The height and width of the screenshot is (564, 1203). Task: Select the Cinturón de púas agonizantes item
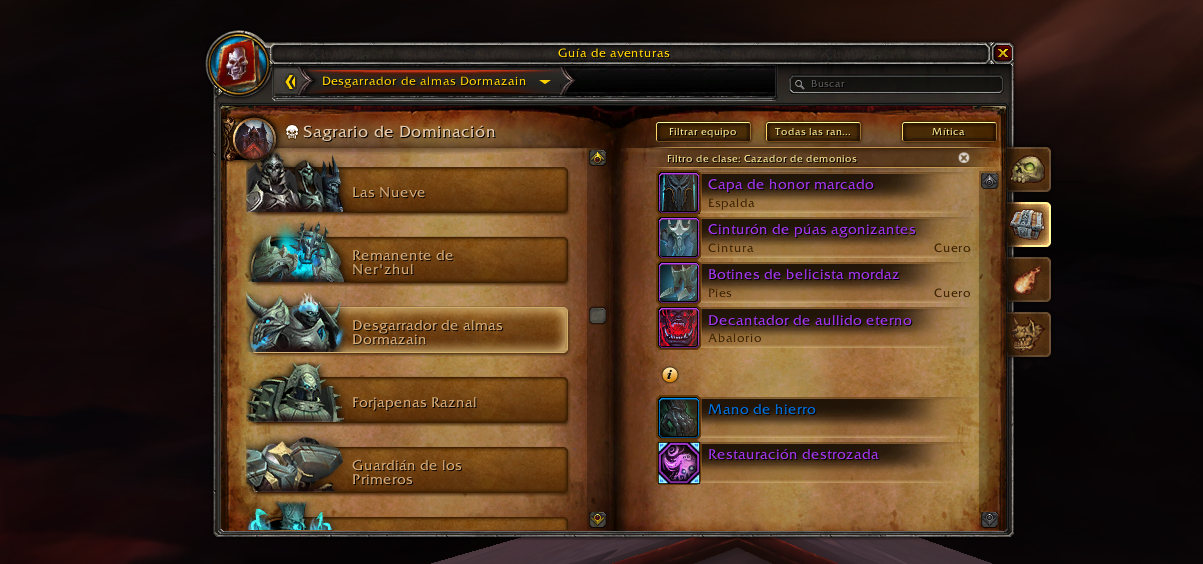coord(811,230)
